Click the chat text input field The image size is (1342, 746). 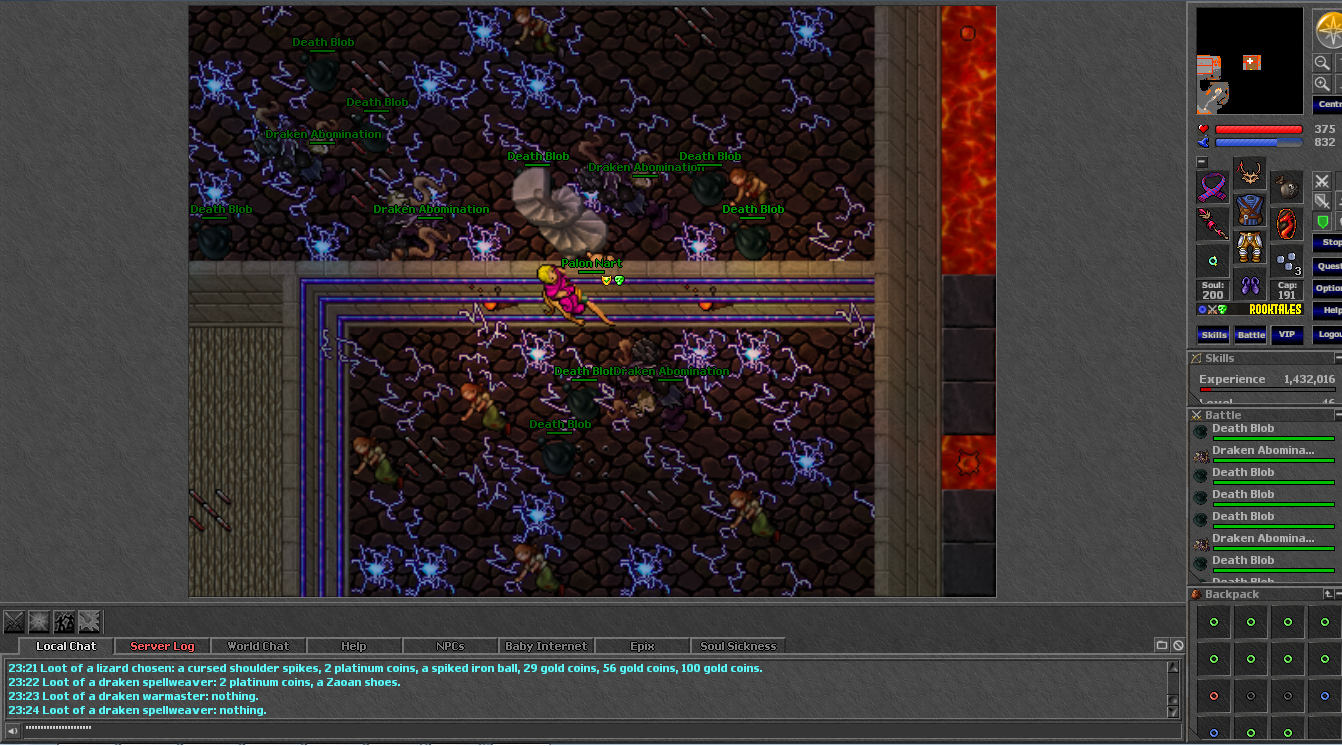pyautogui.click(x=590, y=729)
